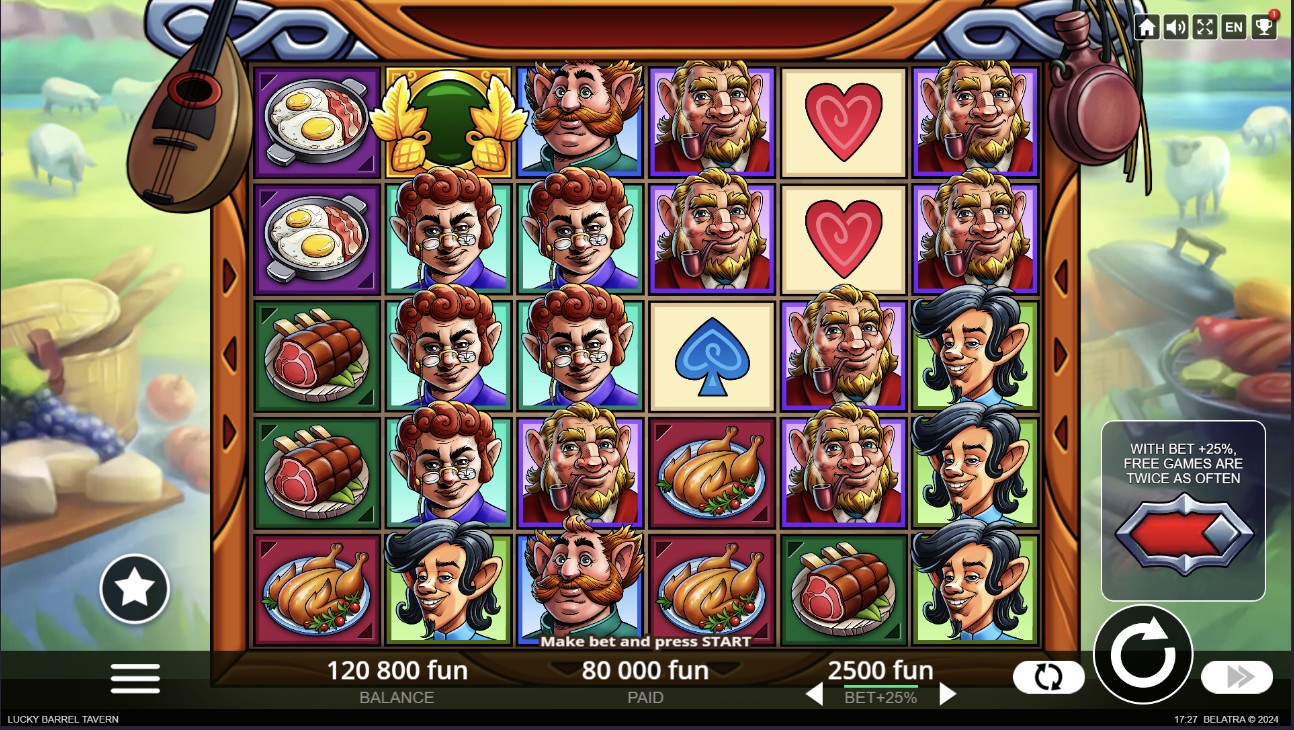The width and height of the screenshot is (1294, 730).
Task: Switch to fullscreen mode
Action: click(1205, 27)
